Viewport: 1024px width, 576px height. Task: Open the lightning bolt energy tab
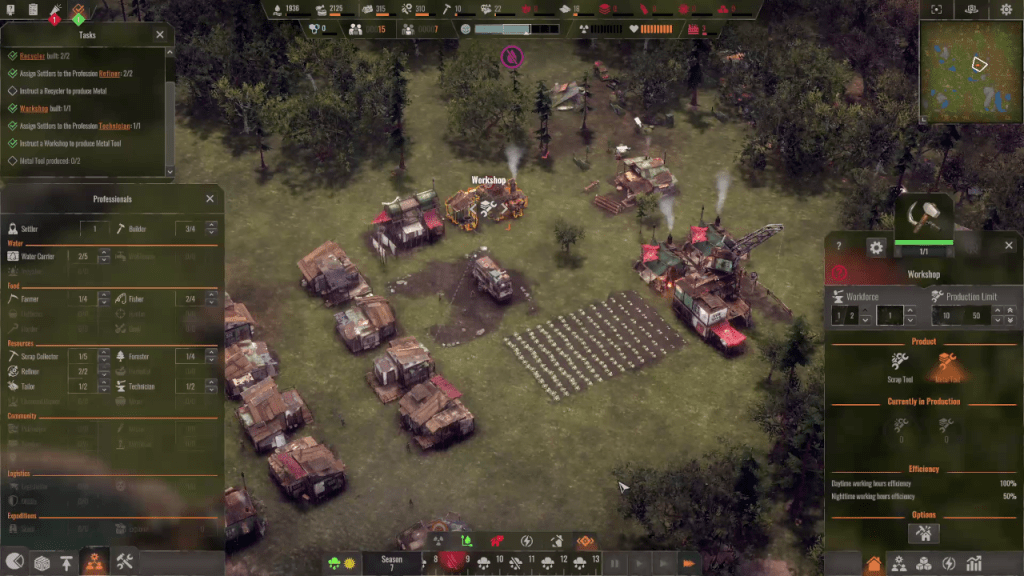[x=949, y=563]
